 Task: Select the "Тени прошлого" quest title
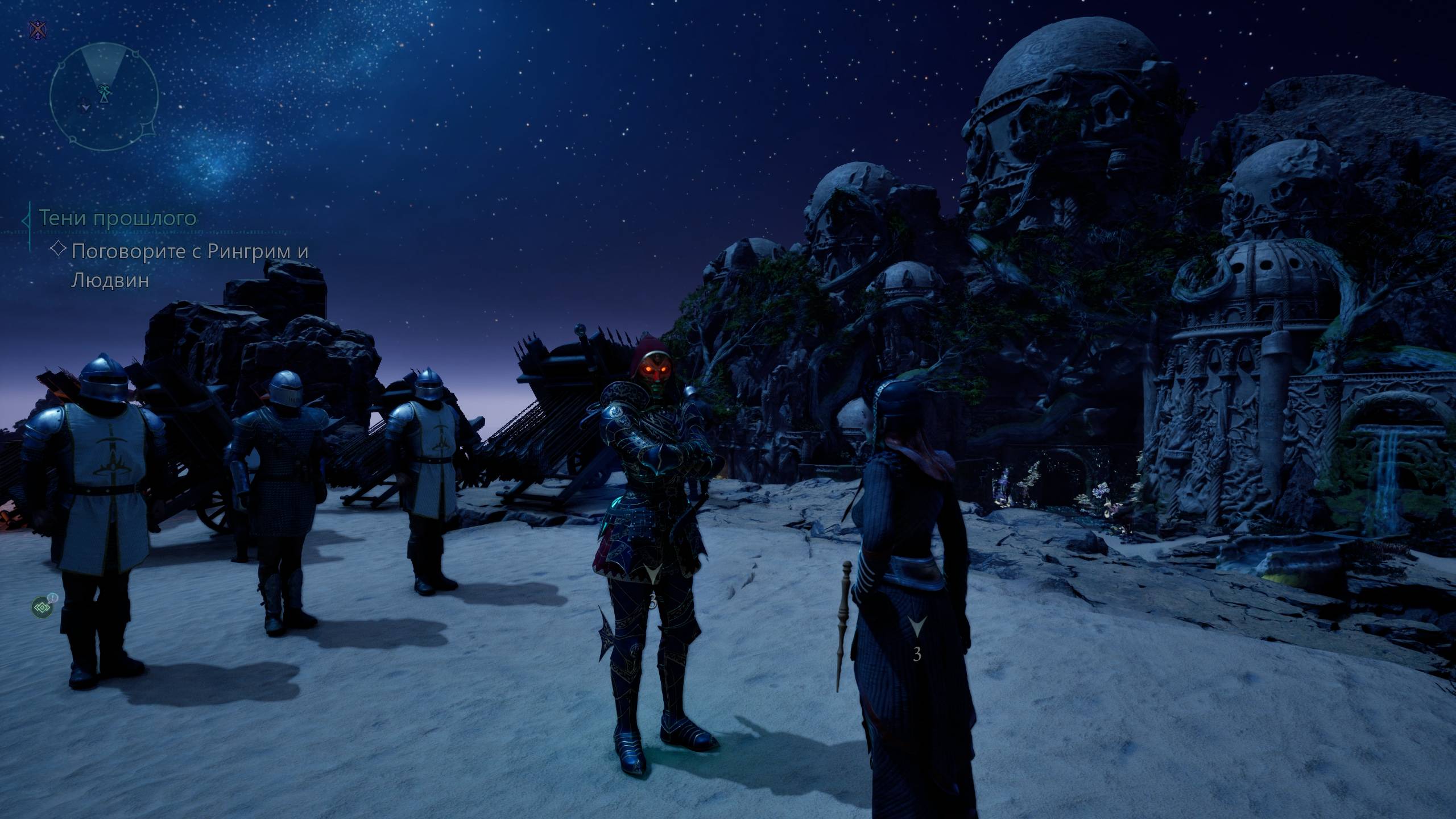[x=118, y=218]
